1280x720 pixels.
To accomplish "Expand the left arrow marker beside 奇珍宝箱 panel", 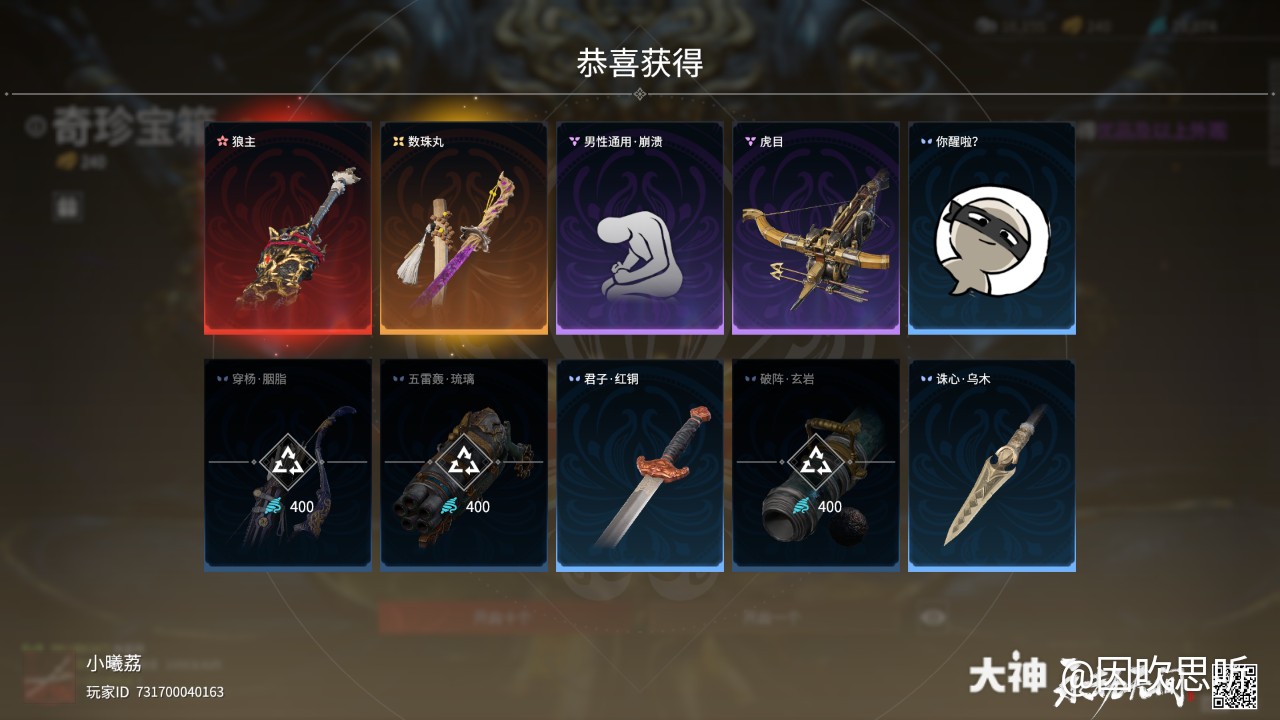I will pyautogui.click(x=7, y=94).
